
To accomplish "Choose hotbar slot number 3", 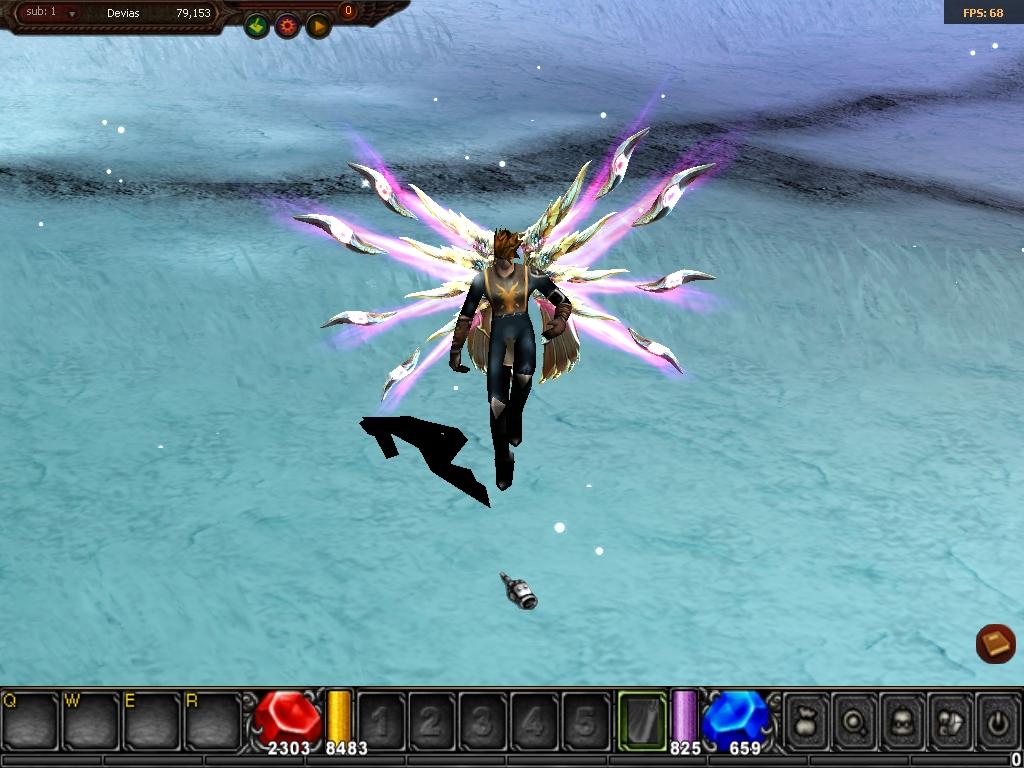I will 483,720.
